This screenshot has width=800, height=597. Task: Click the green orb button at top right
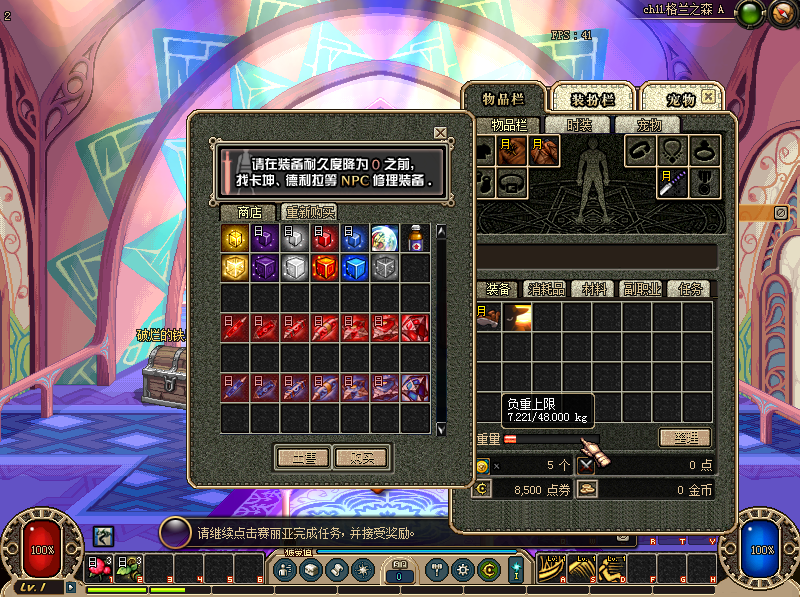click(x=748, y=13)
